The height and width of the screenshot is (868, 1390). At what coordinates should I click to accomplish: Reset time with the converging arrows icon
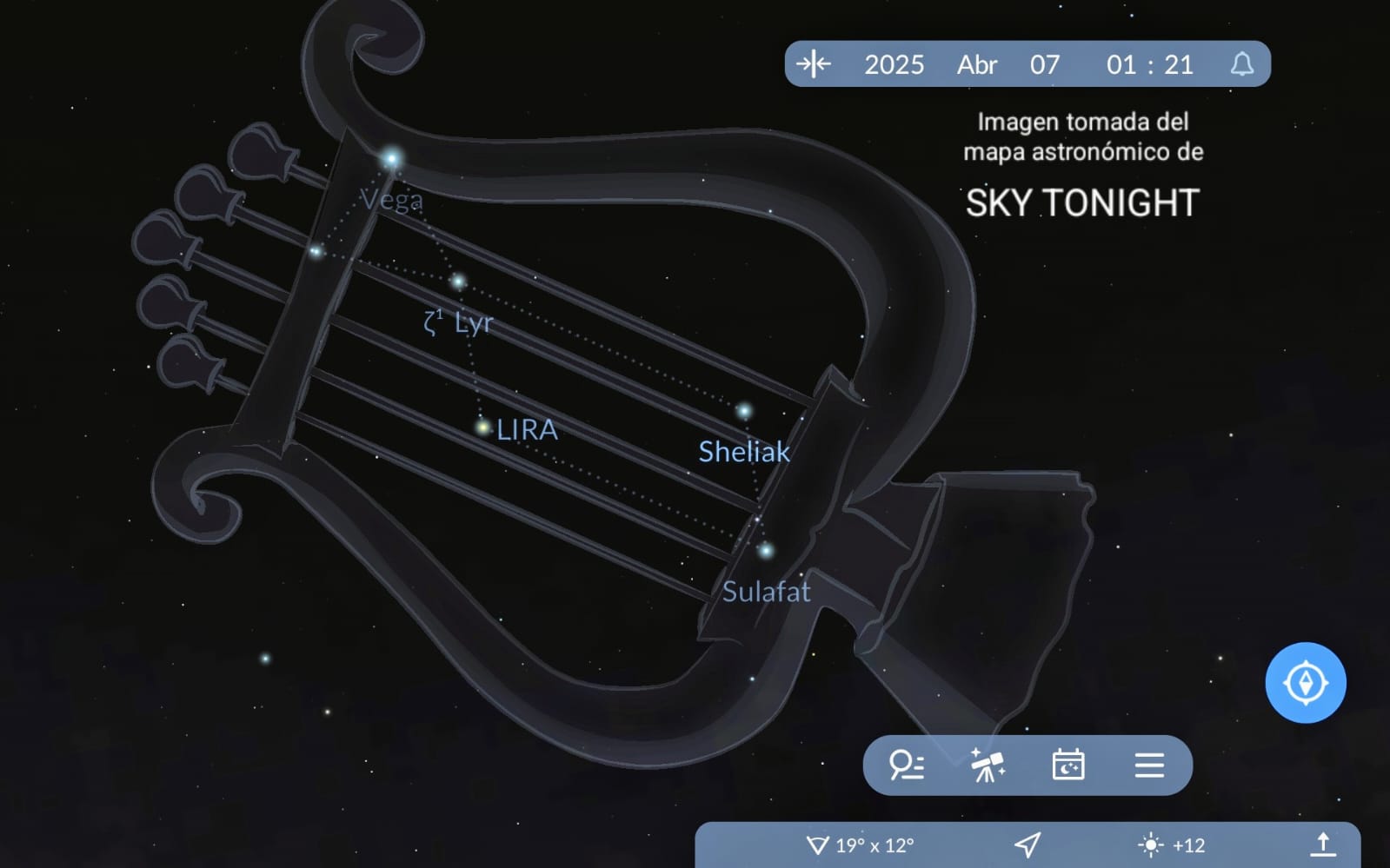(814, 64)
